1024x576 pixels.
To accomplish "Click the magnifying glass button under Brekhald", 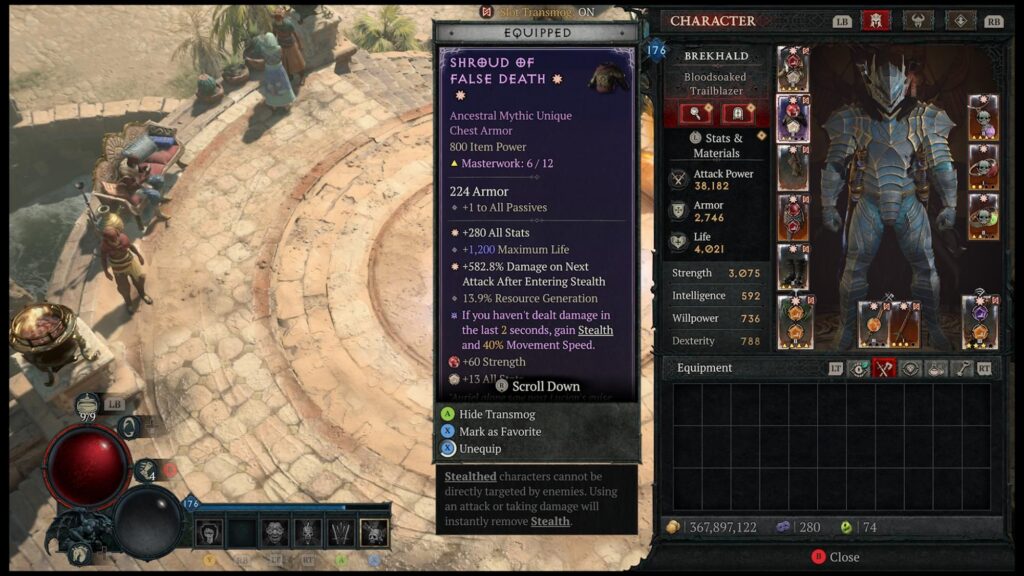I will tap(695, 113).
